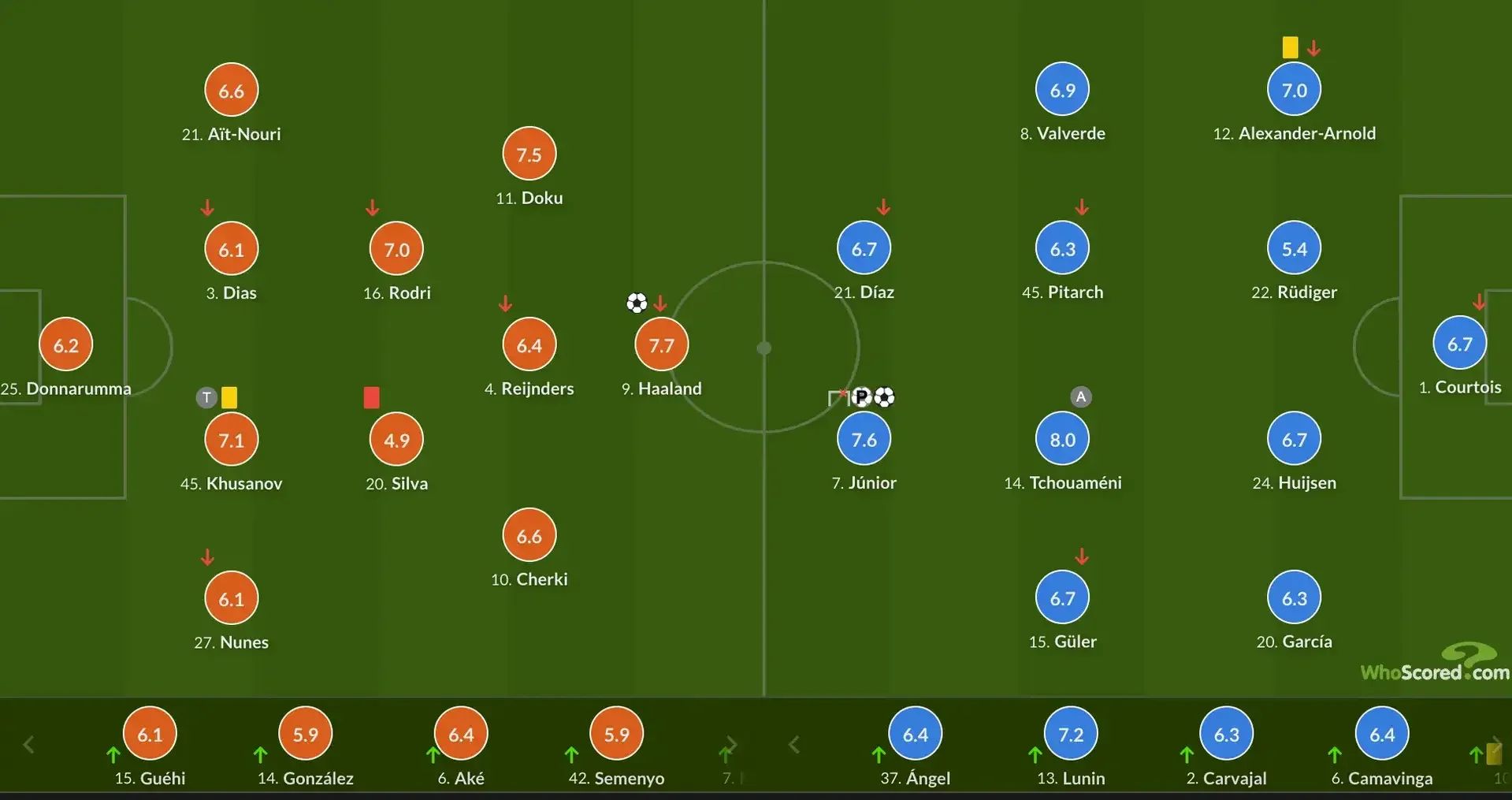This screenshot has height=800, width=1512.
Task: Click Courtois's goalkeeper marker
Action: (x=1459, y=344)
